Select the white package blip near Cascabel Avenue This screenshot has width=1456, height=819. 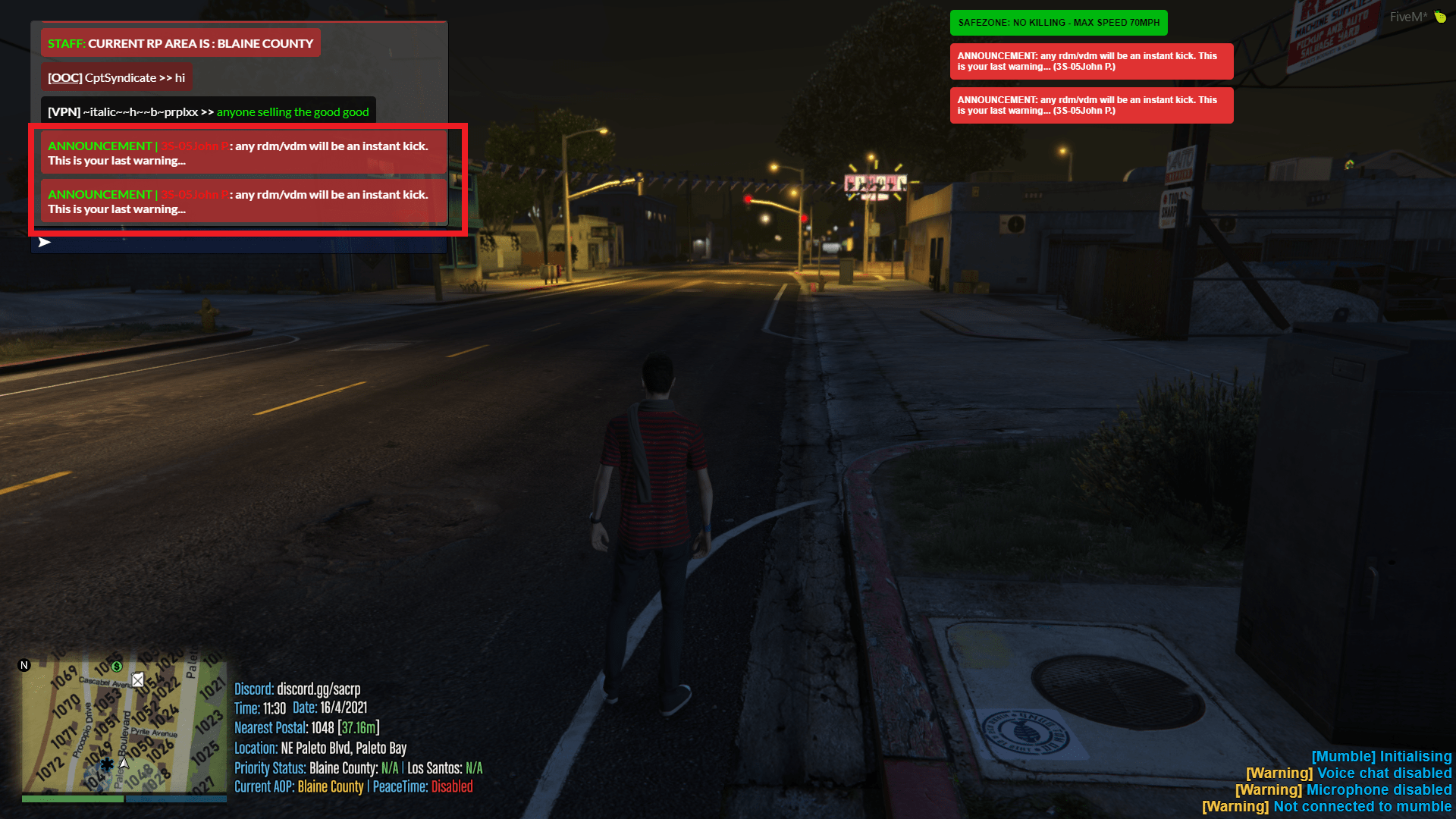point(138,680)
